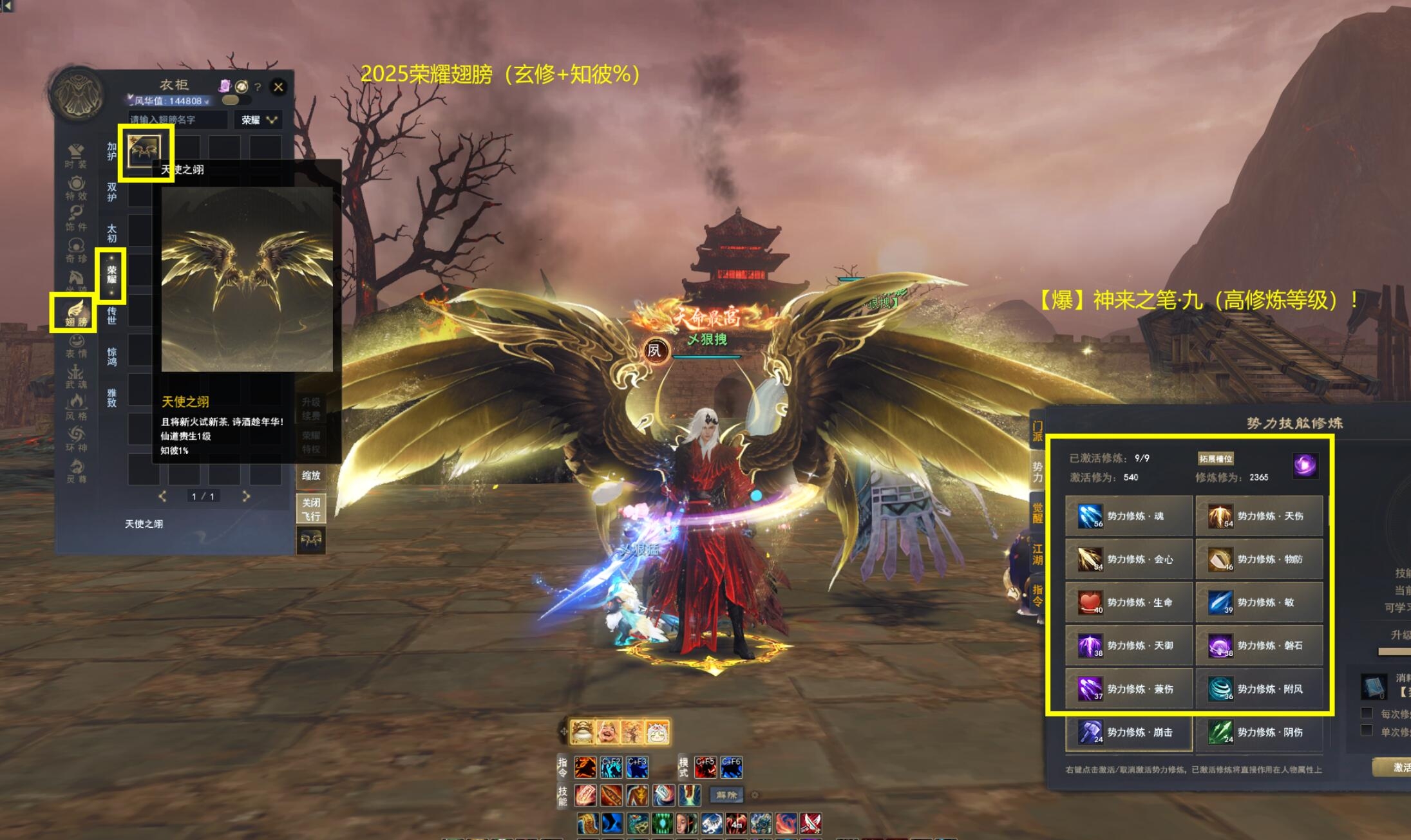Switch to the 表情 emotes category
This screenshot has width=1411, height=840.
point(75,346)
